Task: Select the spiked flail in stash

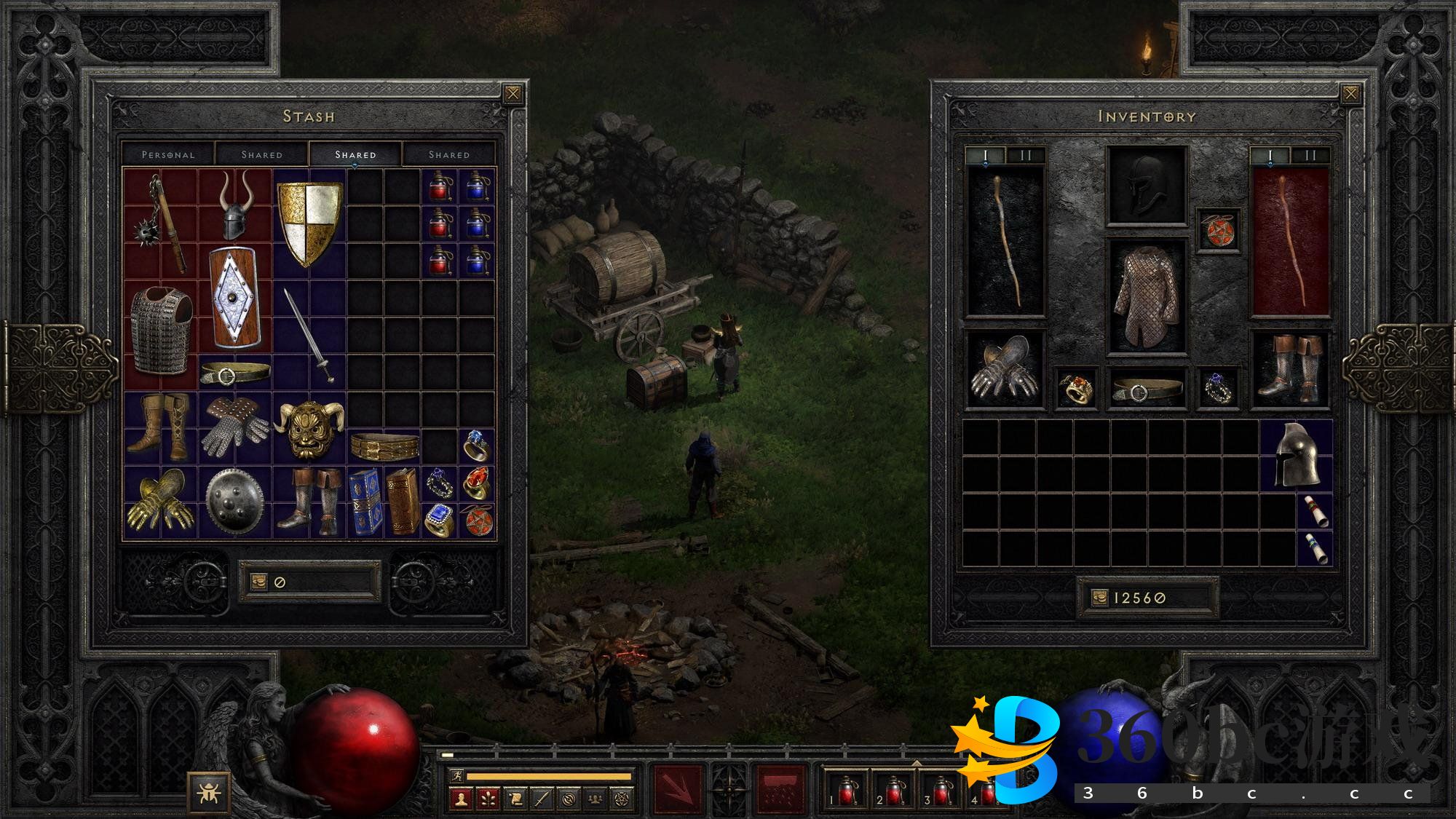Action: [x=161, y=222]
